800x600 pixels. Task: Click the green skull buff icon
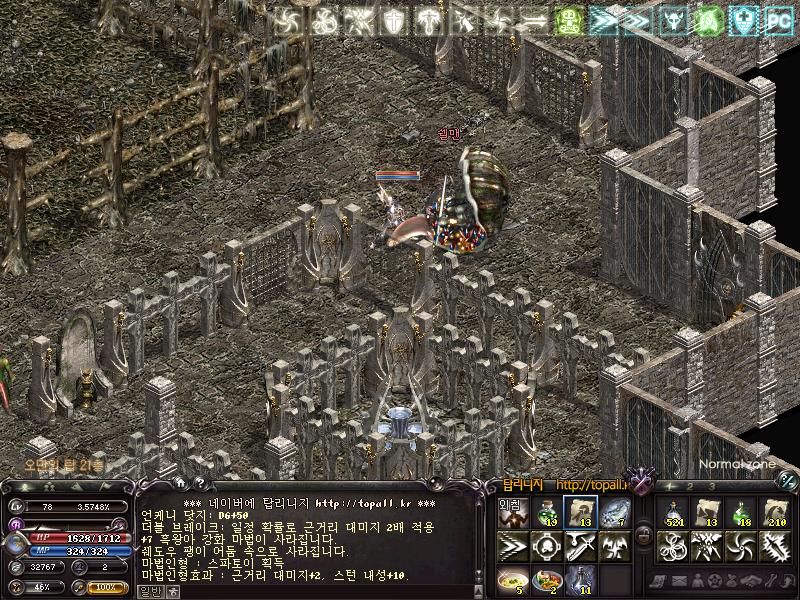point(568,19)
